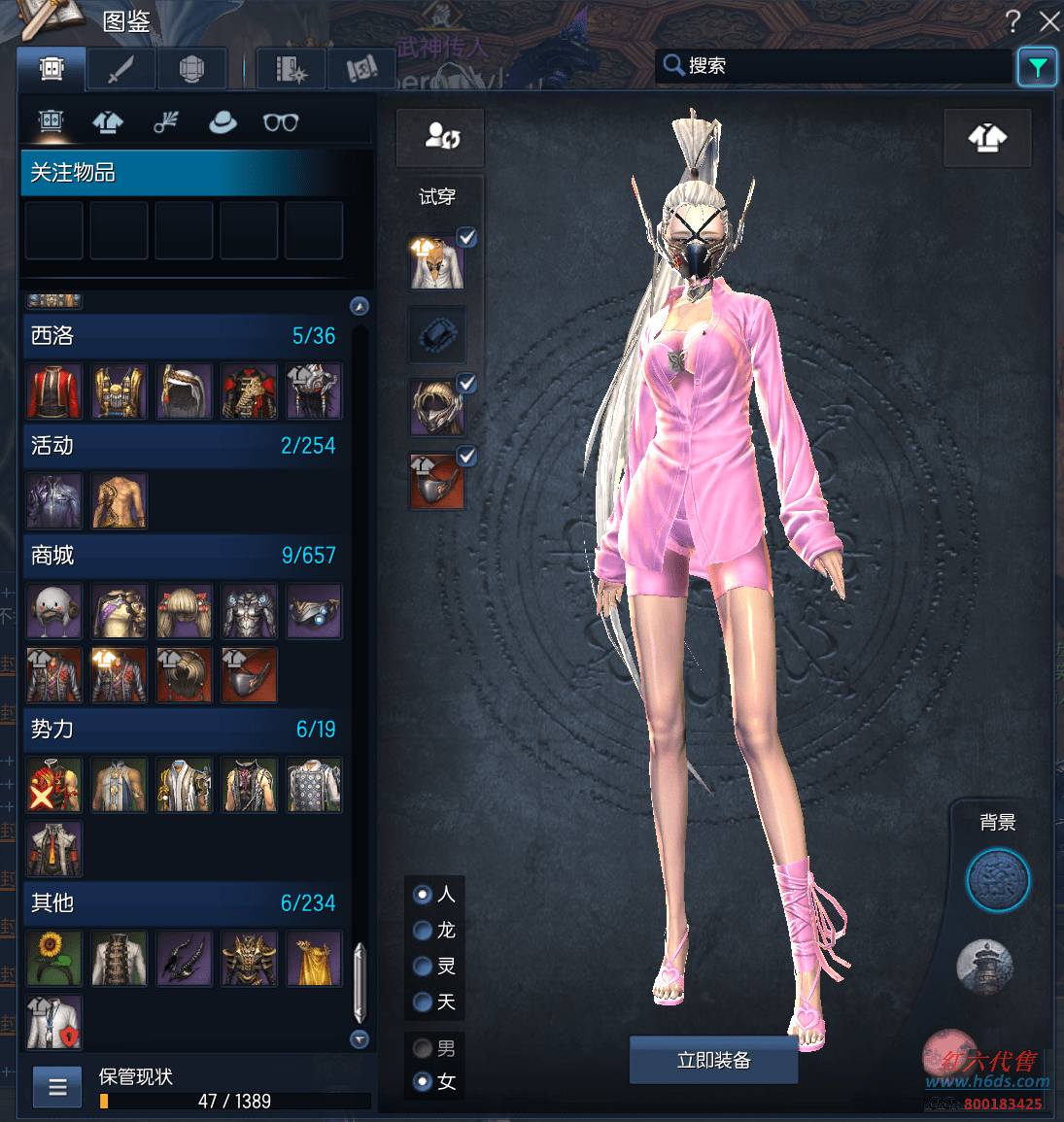Select the white ghost mask in 商城
The image size is (1064, 1122).
pyautogui.click(x=53, y=611)
